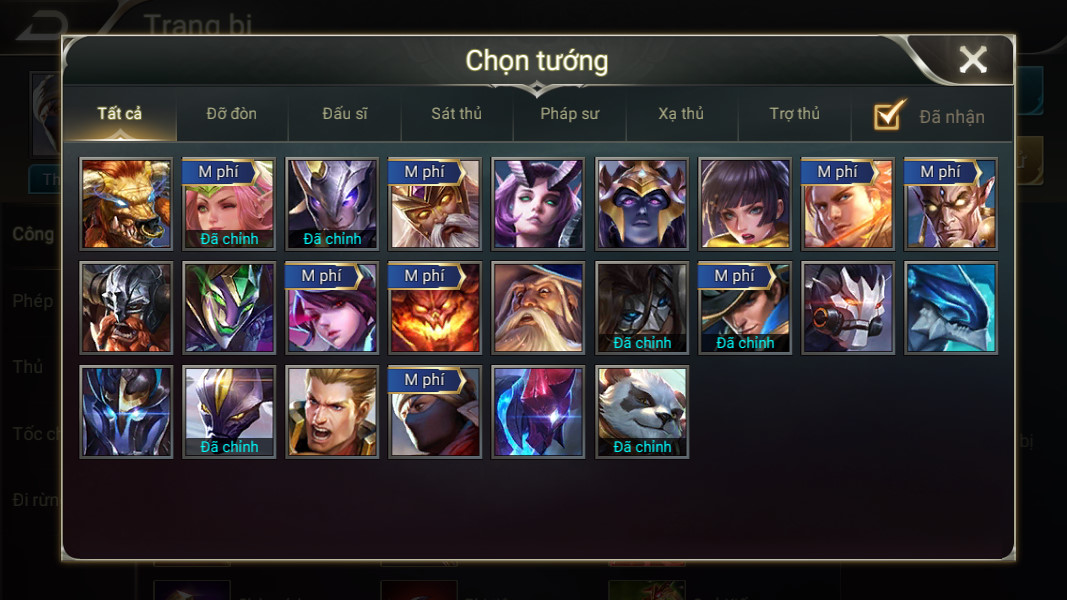Choose the blue shark creature hero
The width and height of the screenshot is (1067, 600).
[950, 307]
